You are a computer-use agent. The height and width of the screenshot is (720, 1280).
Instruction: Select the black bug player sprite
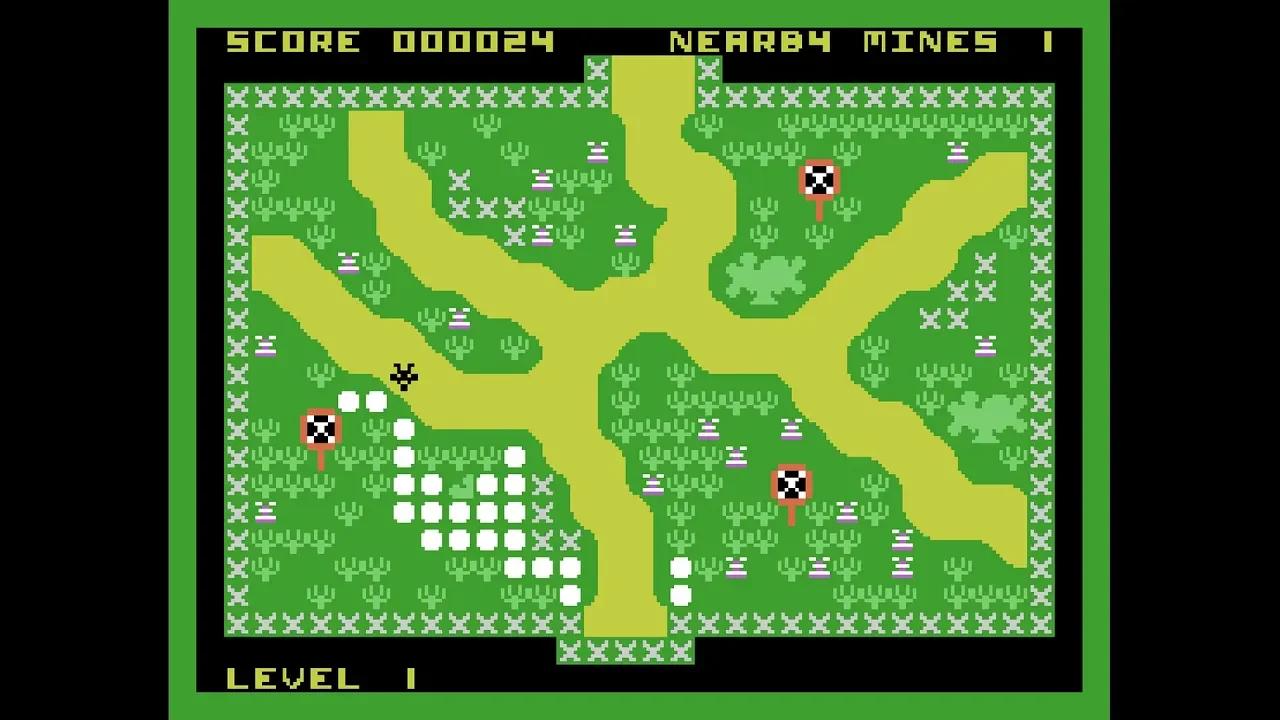tap(403, 378)
